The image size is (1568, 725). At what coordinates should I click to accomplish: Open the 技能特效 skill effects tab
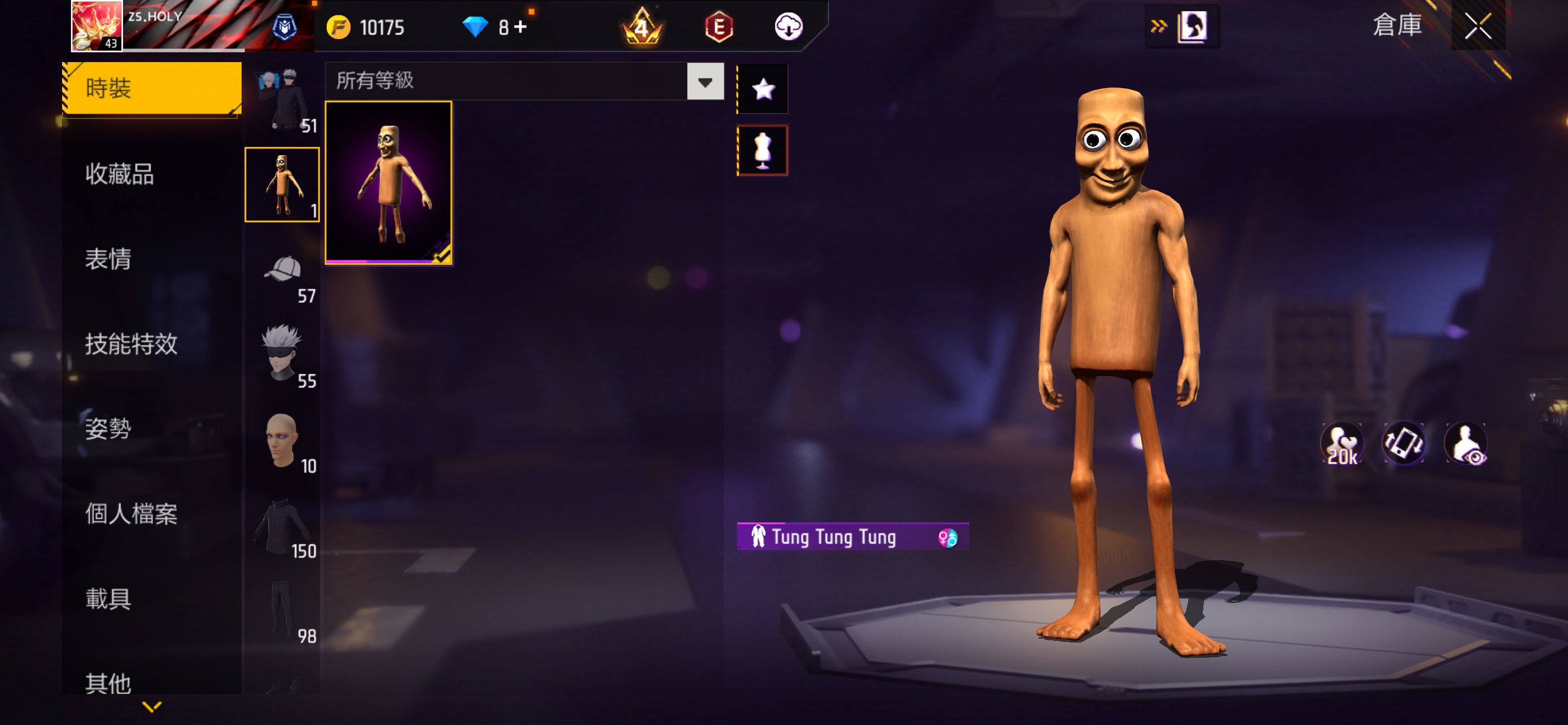pos(131,344)
